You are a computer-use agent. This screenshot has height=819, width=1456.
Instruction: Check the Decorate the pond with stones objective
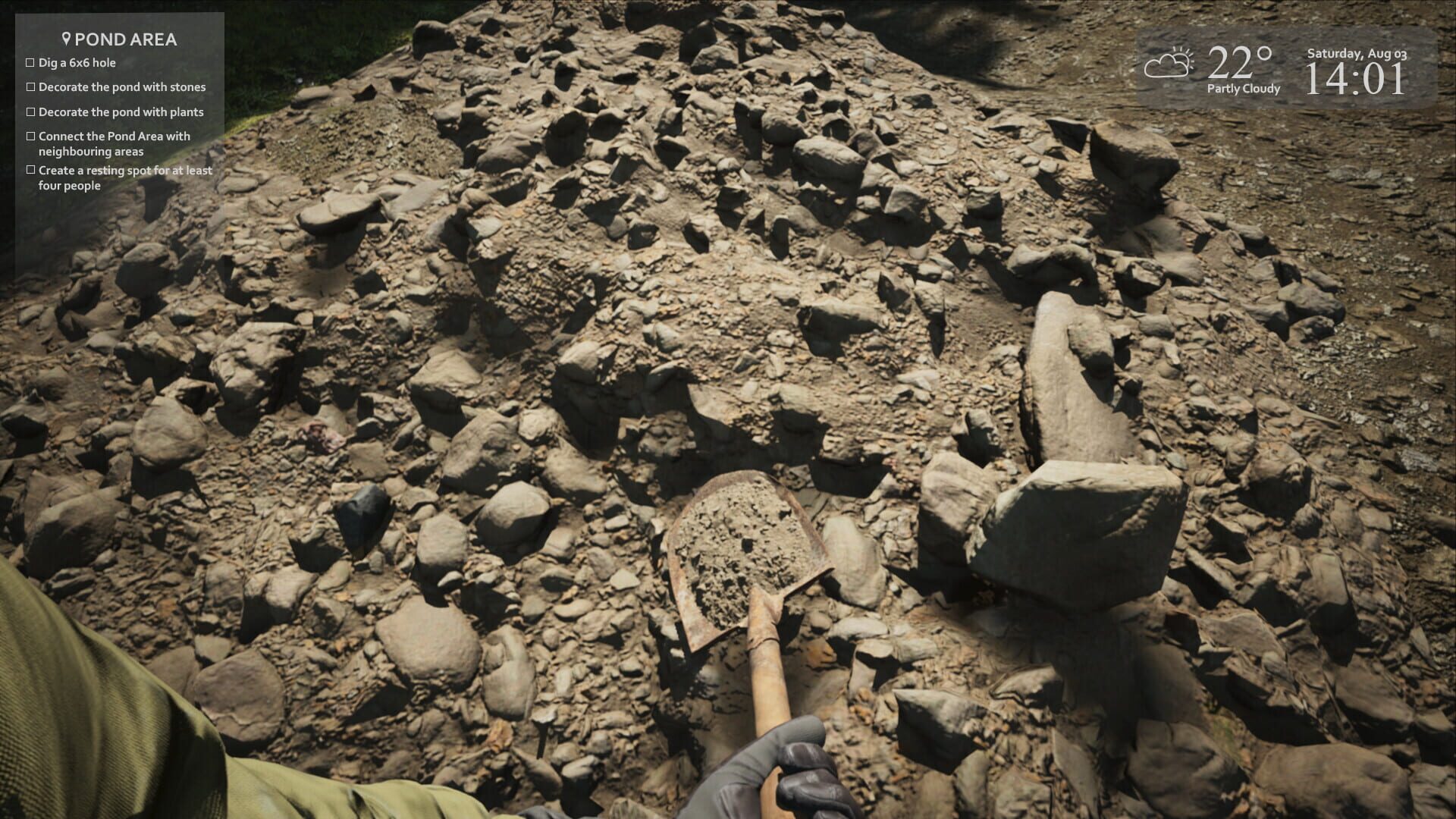[30, 87]
